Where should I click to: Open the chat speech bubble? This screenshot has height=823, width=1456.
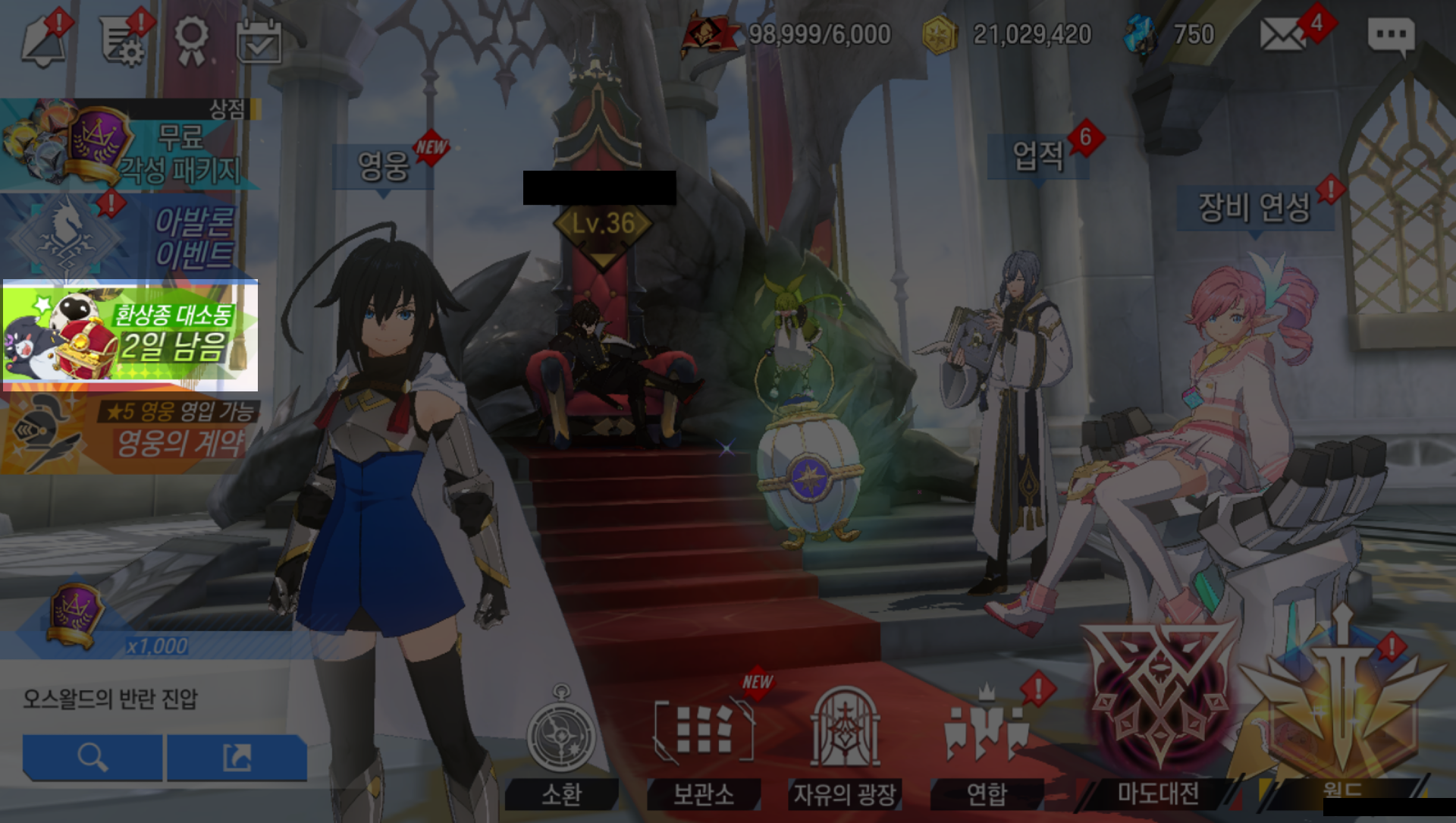(x=1390, y=36)
